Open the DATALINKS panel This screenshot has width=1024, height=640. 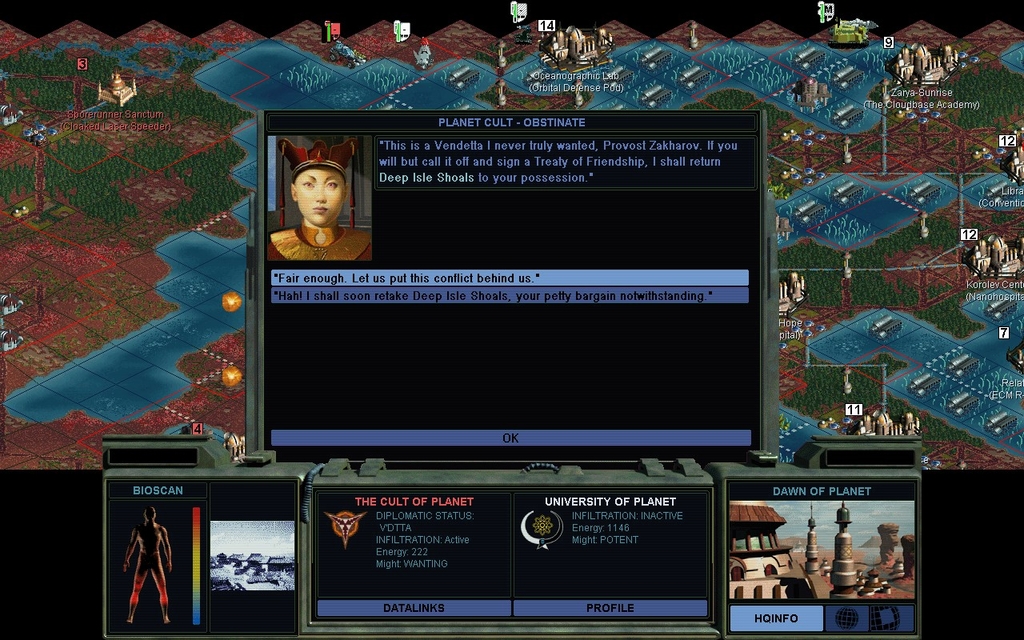point(413,608)
